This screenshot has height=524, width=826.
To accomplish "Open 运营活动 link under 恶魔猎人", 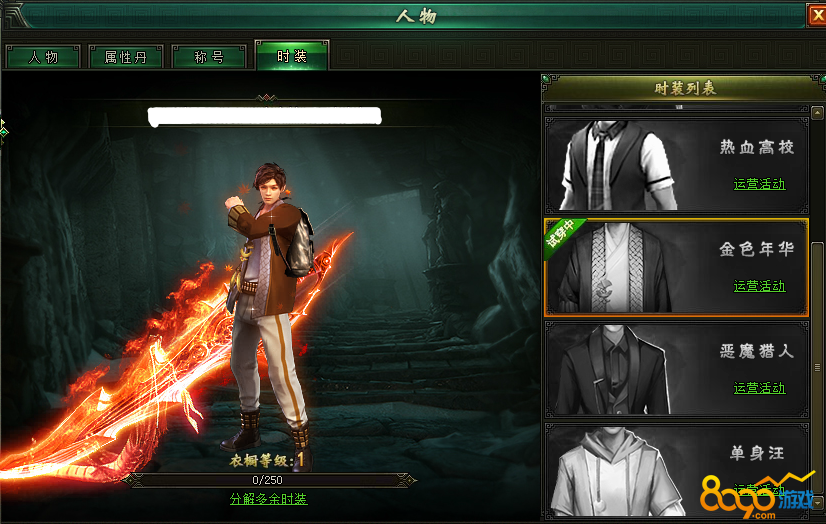I will (x=759, y=388).
